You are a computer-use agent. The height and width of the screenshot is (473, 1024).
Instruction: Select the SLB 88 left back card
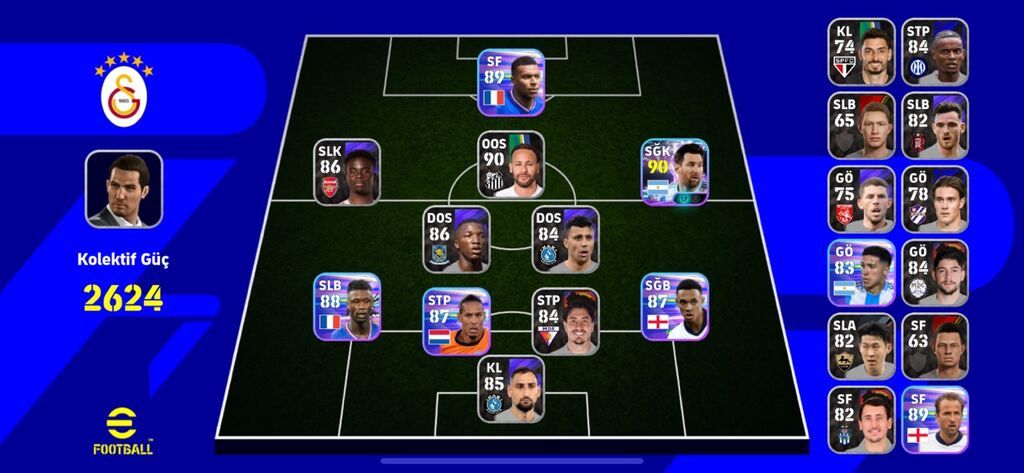347,307
